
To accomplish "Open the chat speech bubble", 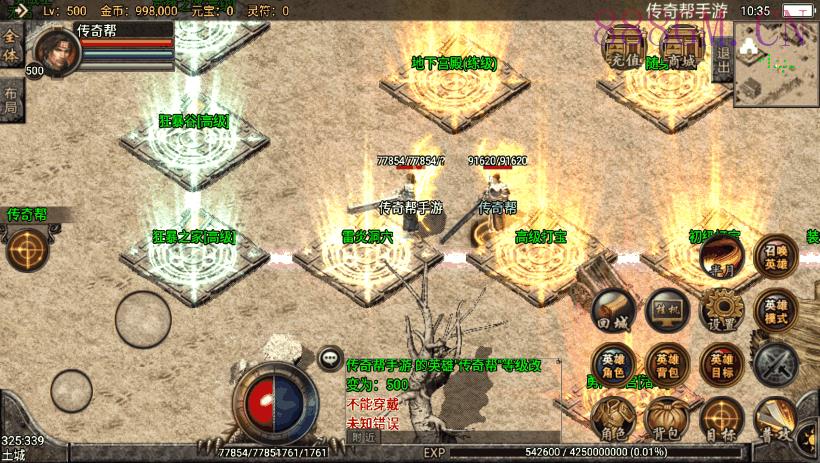I will point(330,358).
